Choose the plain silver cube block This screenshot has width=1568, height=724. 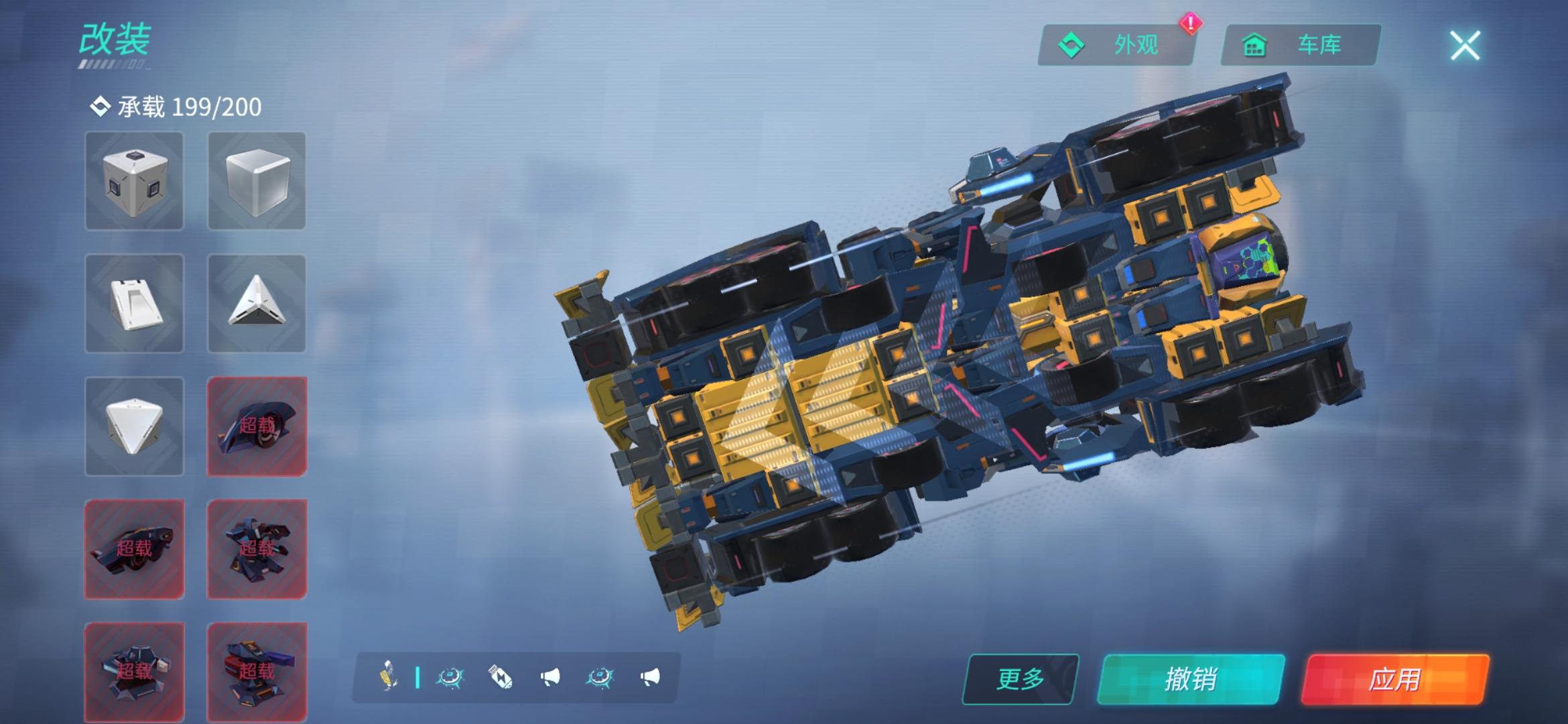[257, 181]
